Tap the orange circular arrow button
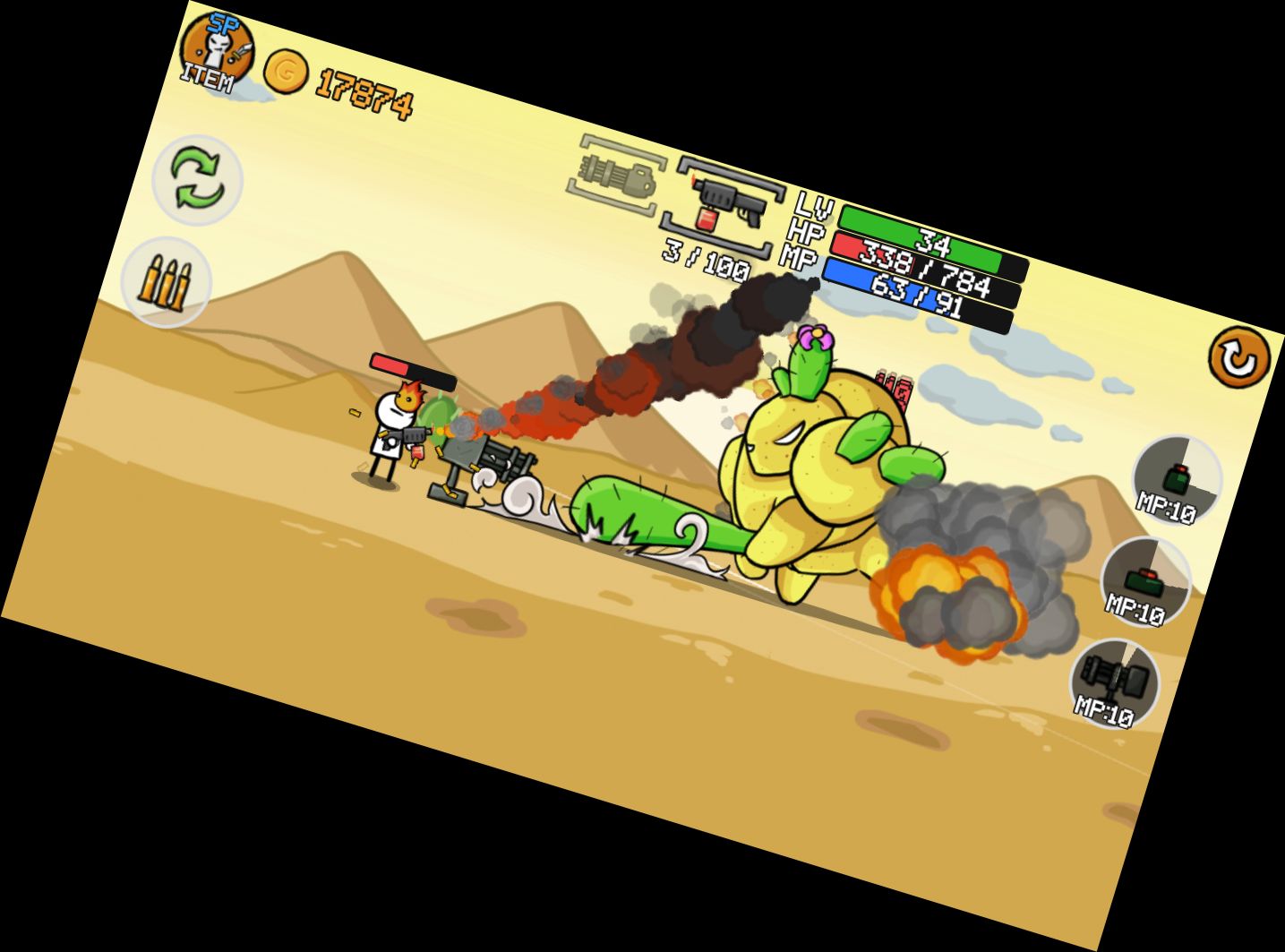This screenshot has height=952, width=1285. click(1239, 358)
